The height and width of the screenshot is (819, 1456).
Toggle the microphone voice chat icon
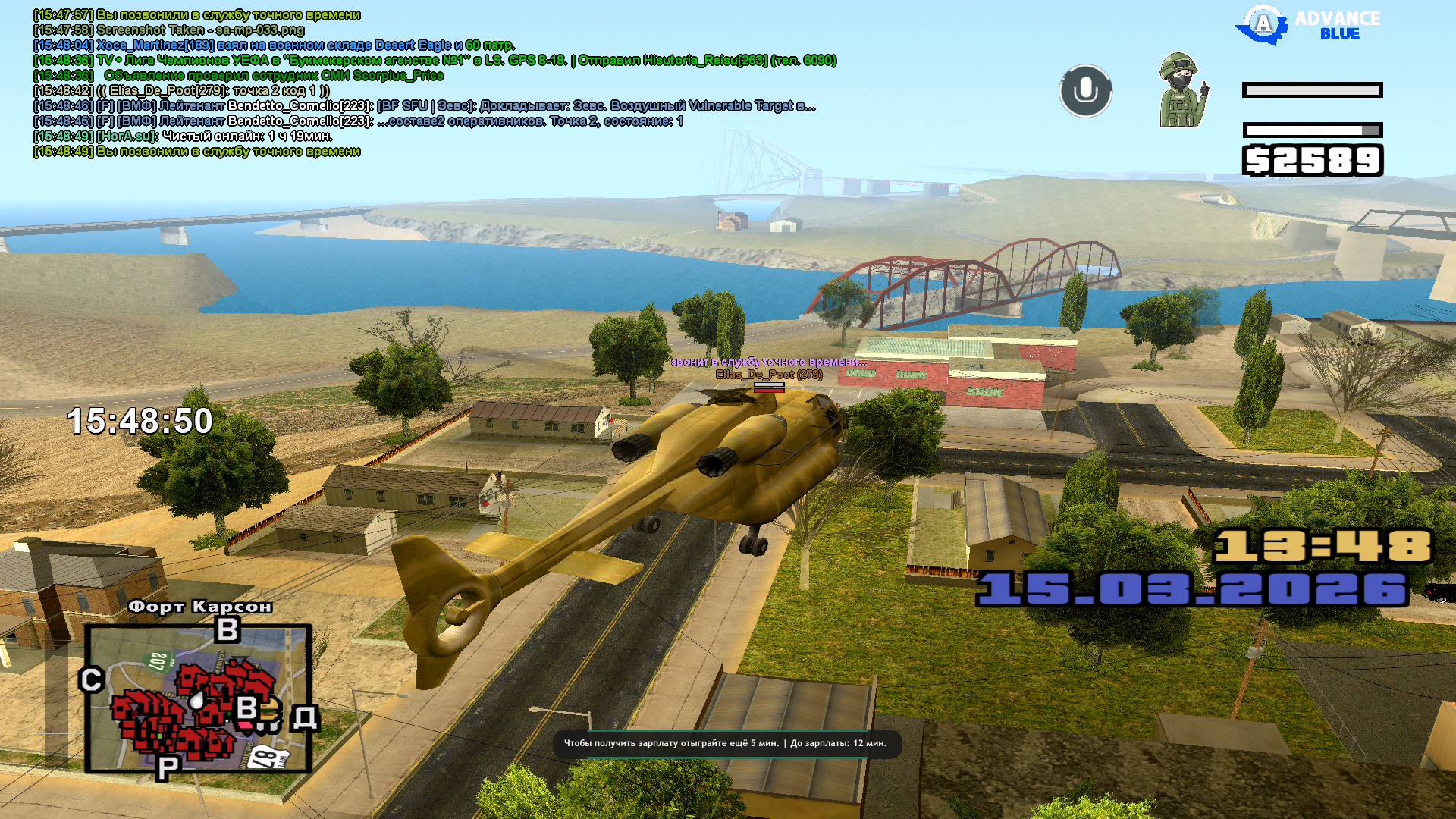(x=1085, y=91)
